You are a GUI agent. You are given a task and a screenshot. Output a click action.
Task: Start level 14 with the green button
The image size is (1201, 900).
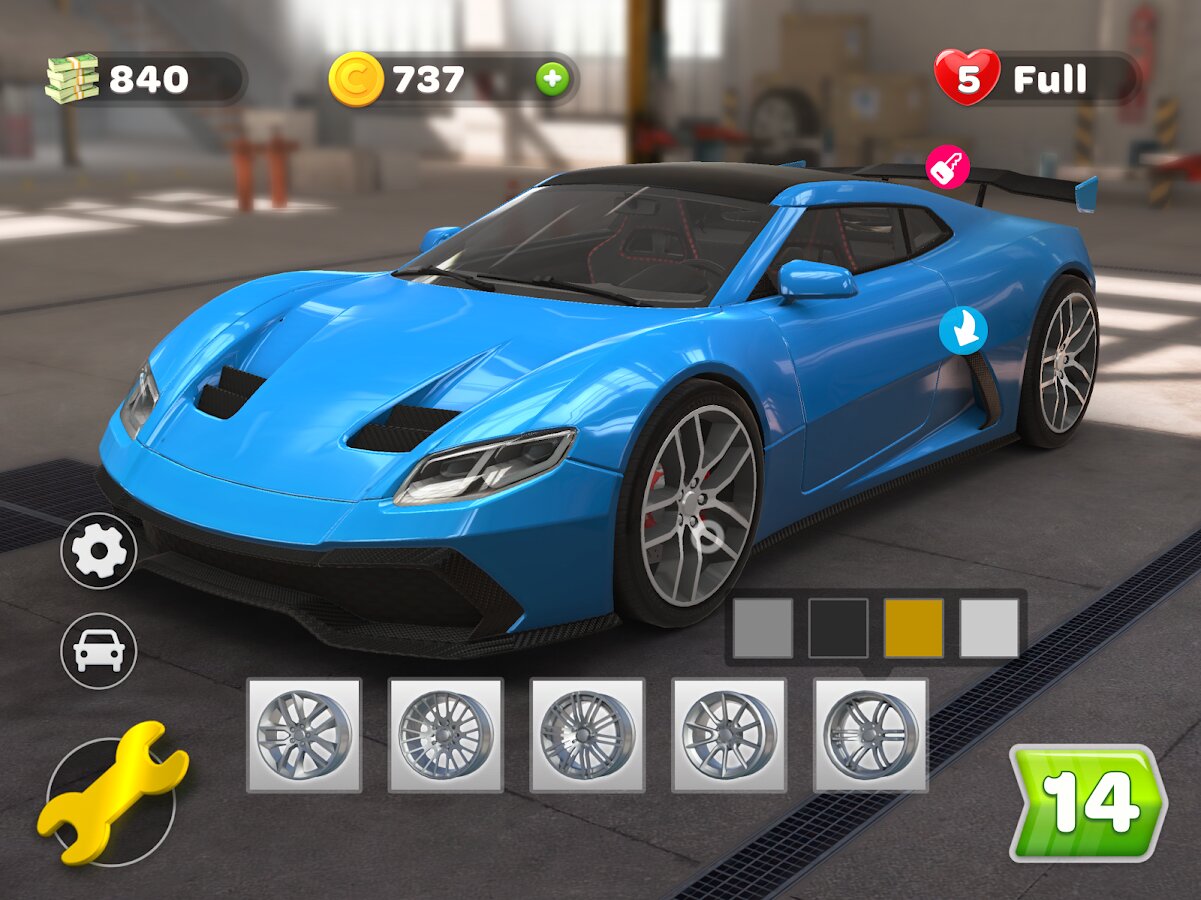coord(1087,802)
